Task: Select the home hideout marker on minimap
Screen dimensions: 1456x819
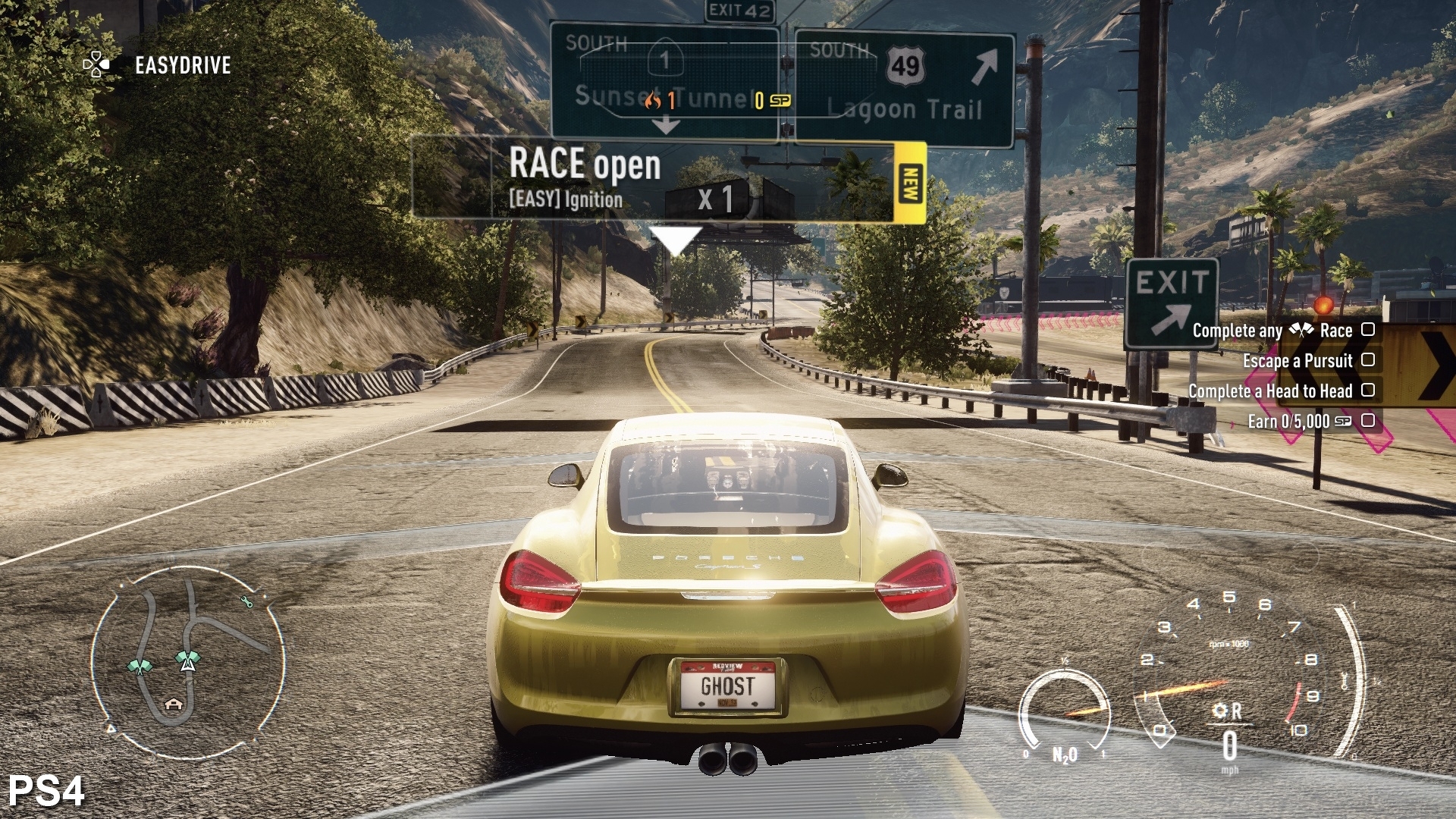Action: [x=174, y=704]
